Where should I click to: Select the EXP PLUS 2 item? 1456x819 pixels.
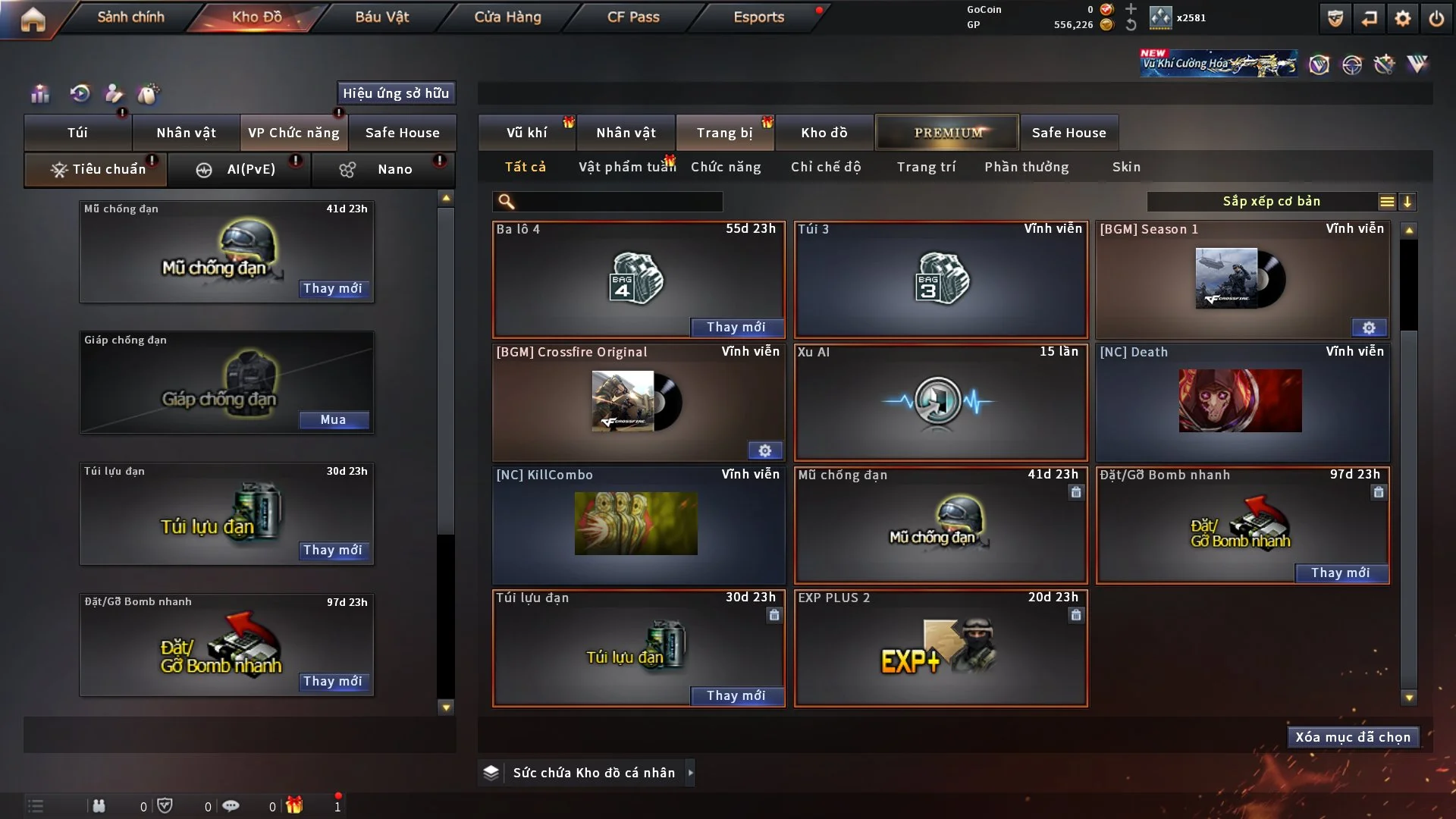tap(940, 648)
